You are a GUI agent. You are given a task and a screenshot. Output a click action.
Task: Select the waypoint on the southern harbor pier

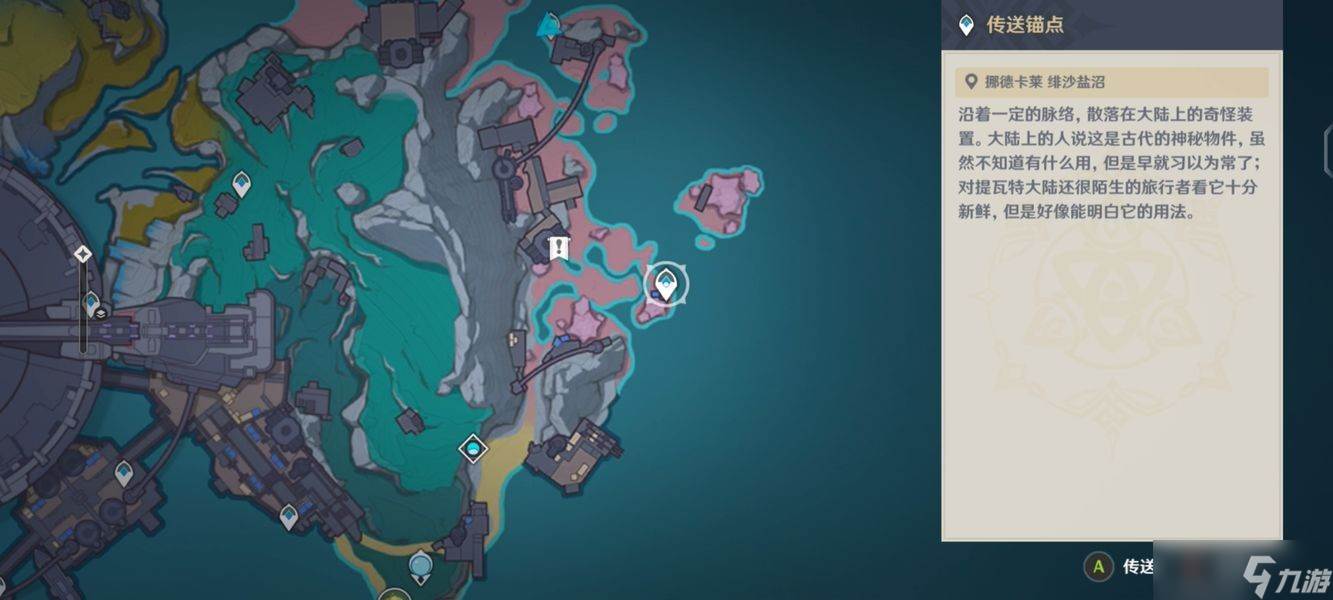[x=289, y=516]
